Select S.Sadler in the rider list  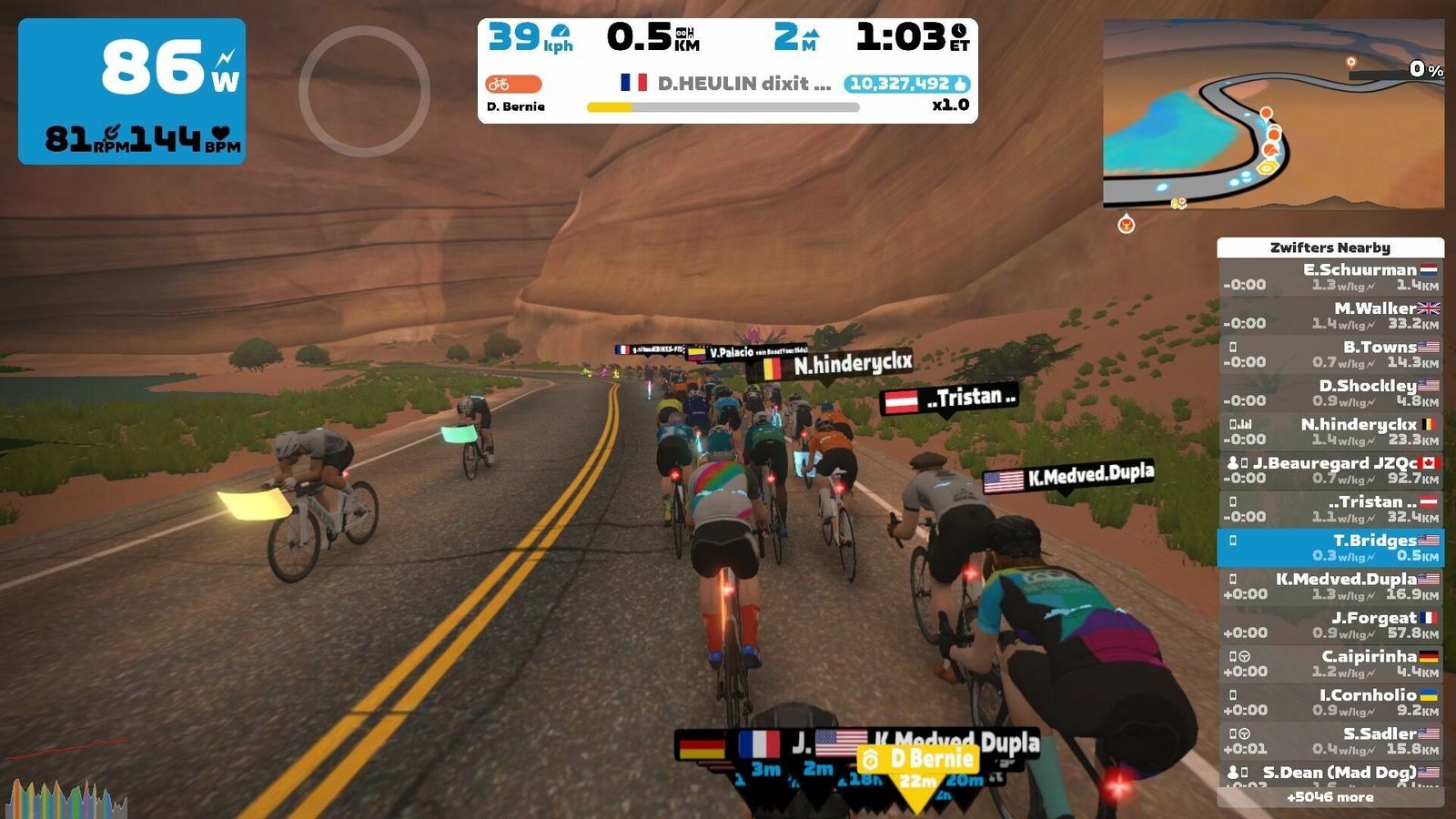1330,741
